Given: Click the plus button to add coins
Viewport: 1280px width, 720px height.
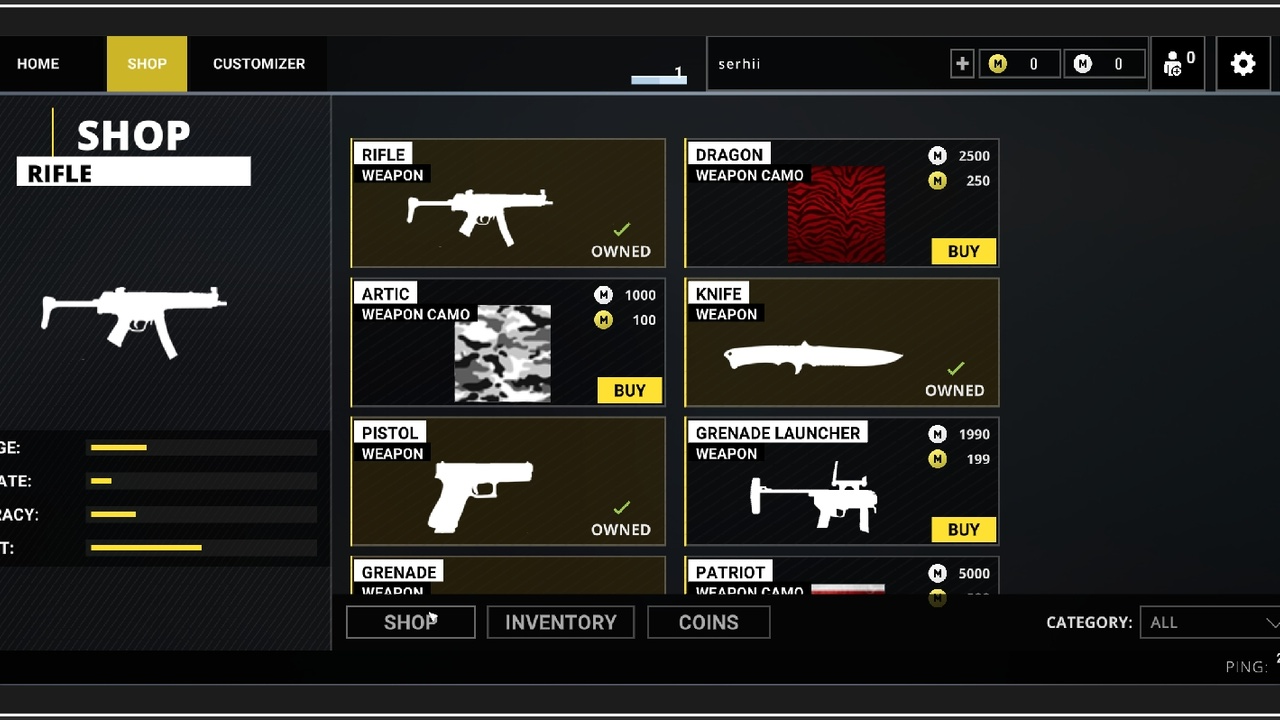Looking at the screenshot, I should (962, 64).
